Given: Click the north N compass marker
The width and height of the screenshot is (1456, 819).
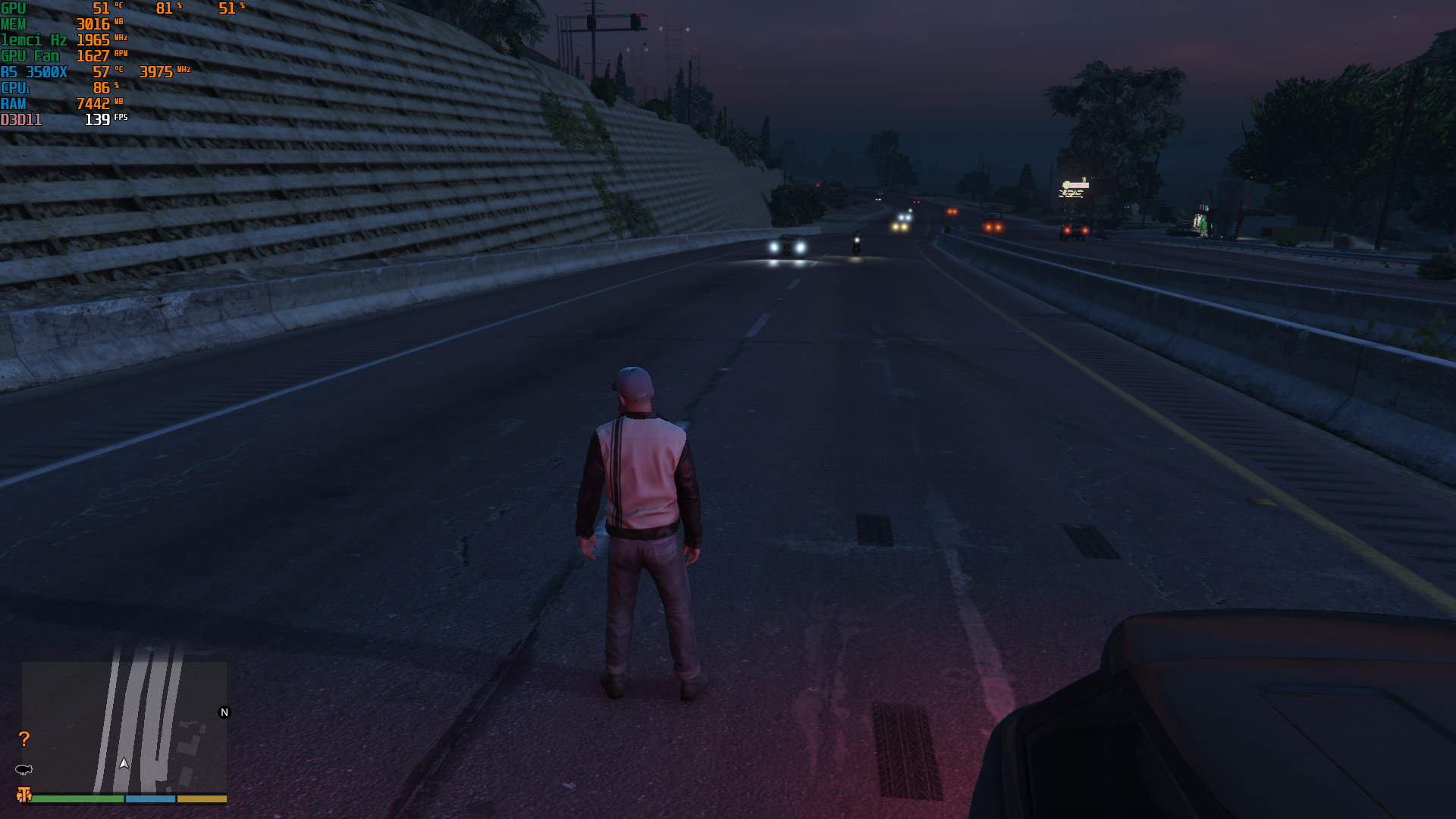Looking at the screenshot, I should tap(224, 712).
